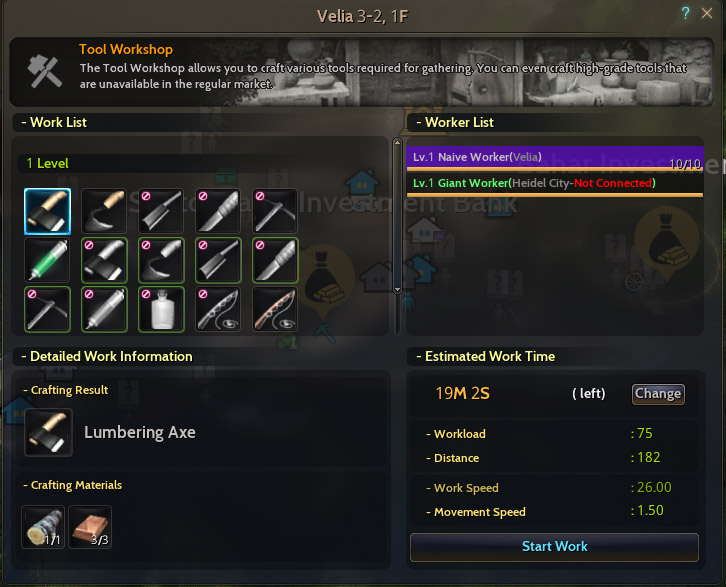Pick the wooden-handled hoe recipe
Screen dimensions: 726x587
click(x=103, y=211)
